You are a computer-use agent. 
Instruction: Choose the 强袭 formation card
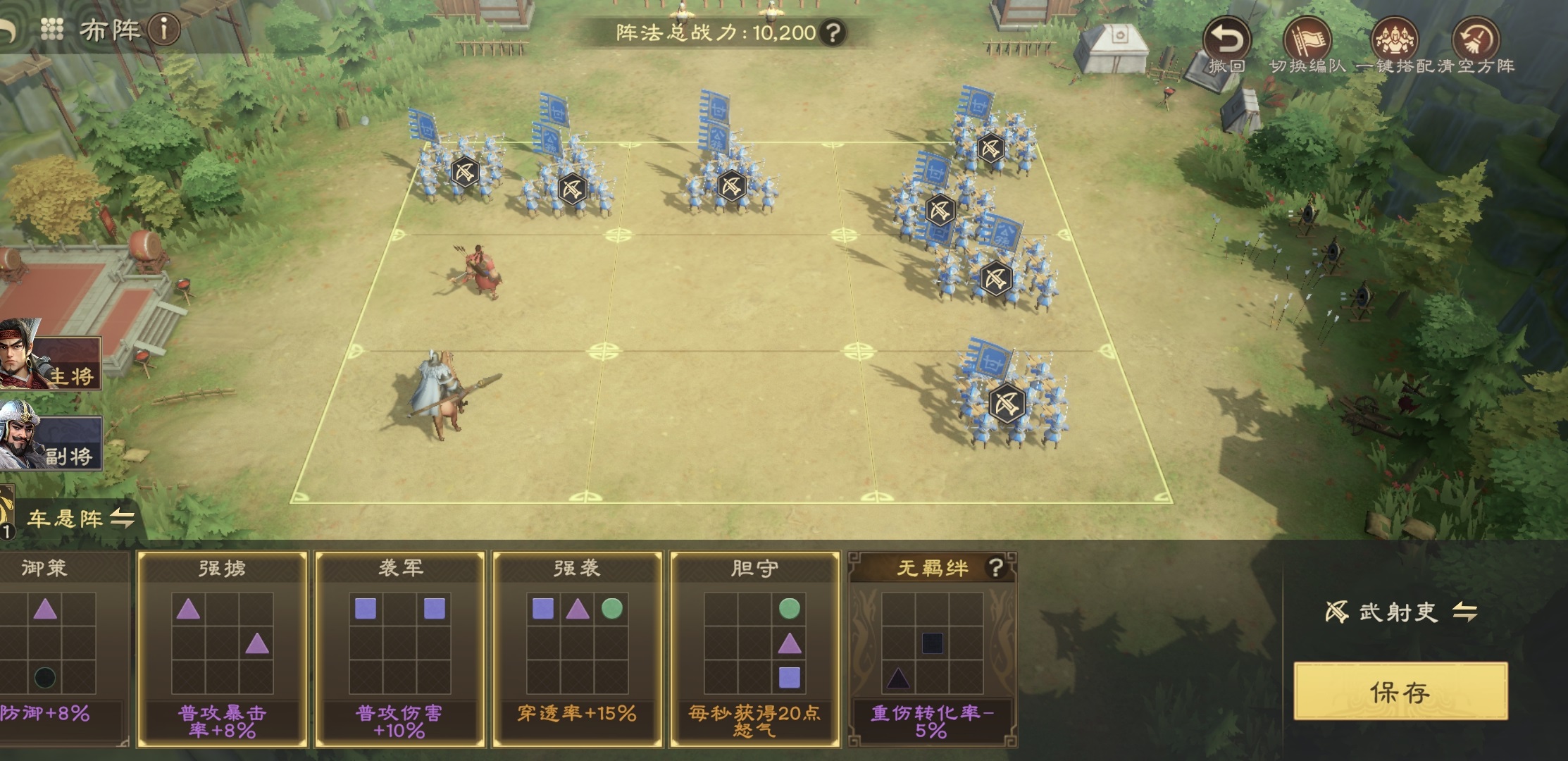[577, 648]
